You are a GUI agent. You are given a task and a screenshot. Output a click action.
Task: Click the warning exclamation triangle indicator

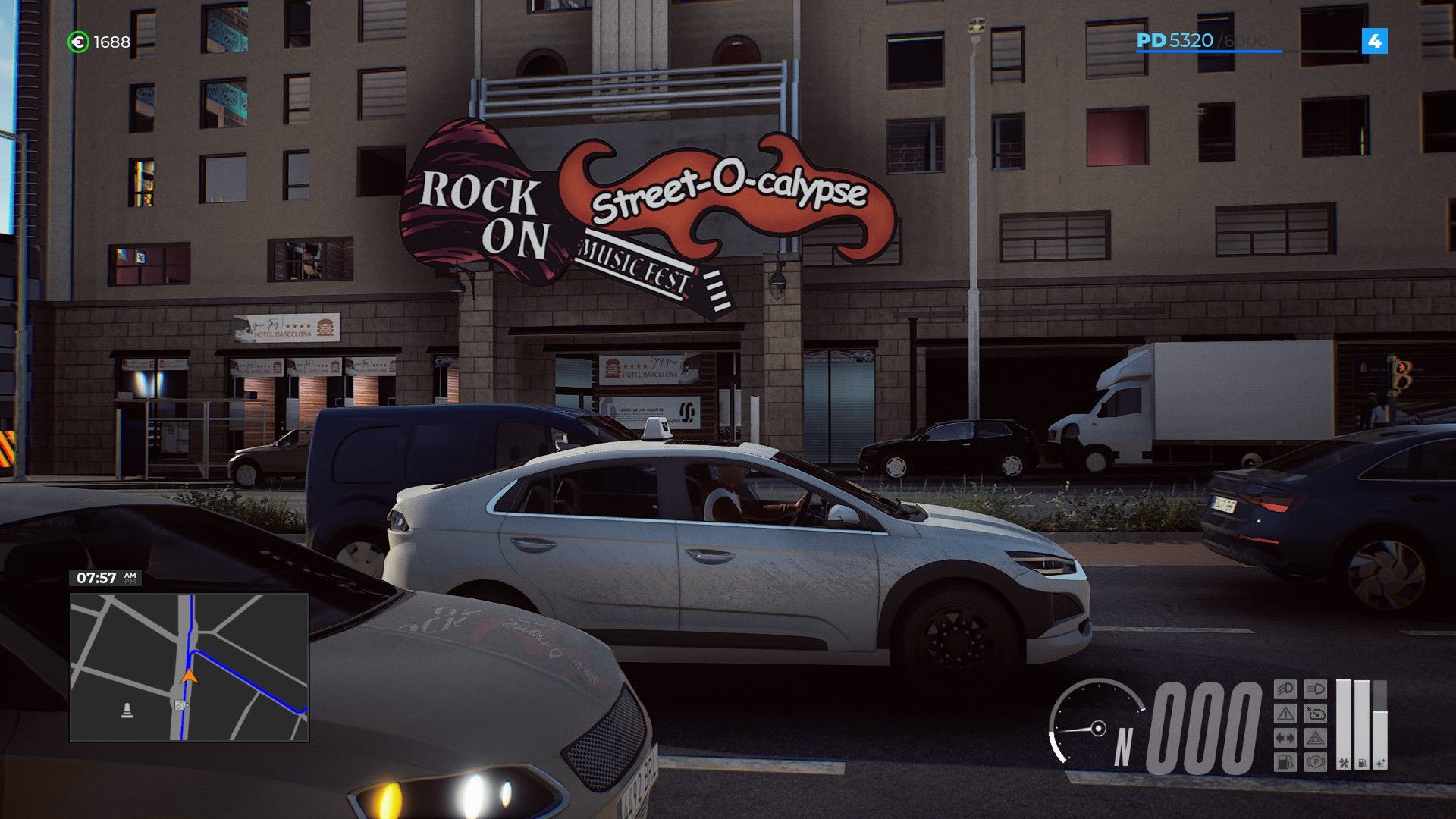tap(1285, 714)
